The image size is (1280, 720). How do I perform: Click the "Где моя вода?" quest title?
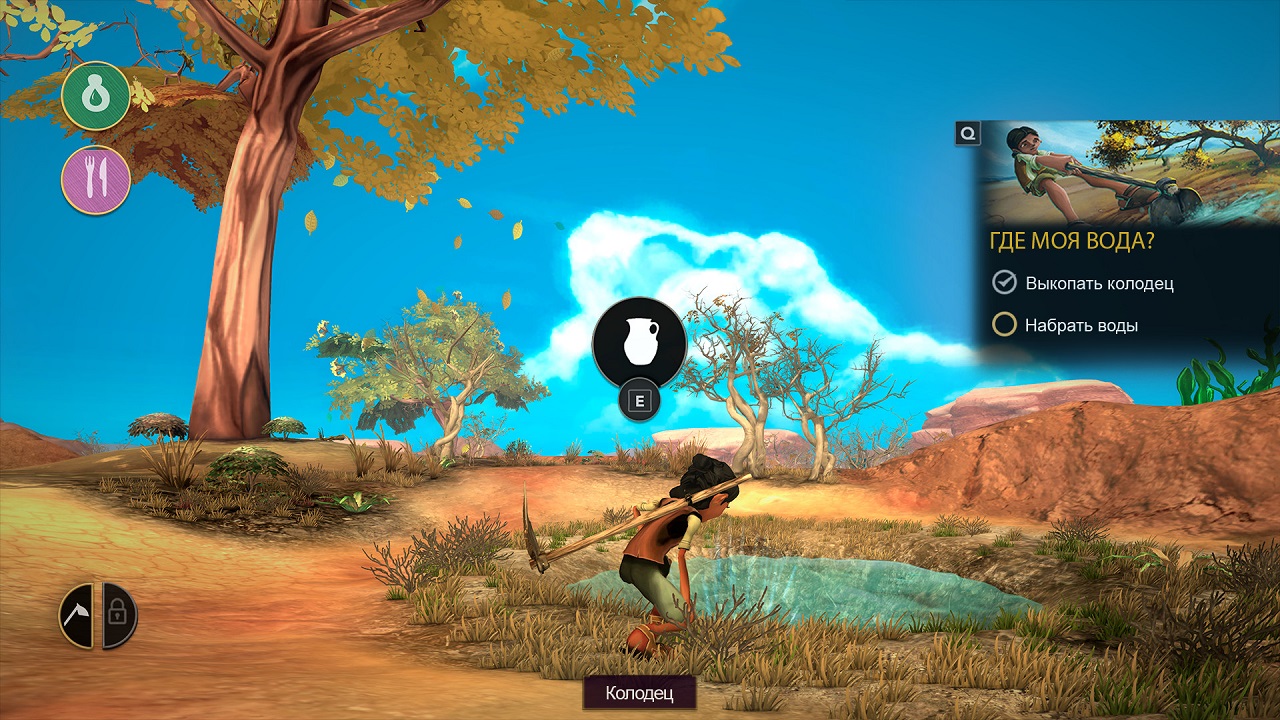(1074, 242)
